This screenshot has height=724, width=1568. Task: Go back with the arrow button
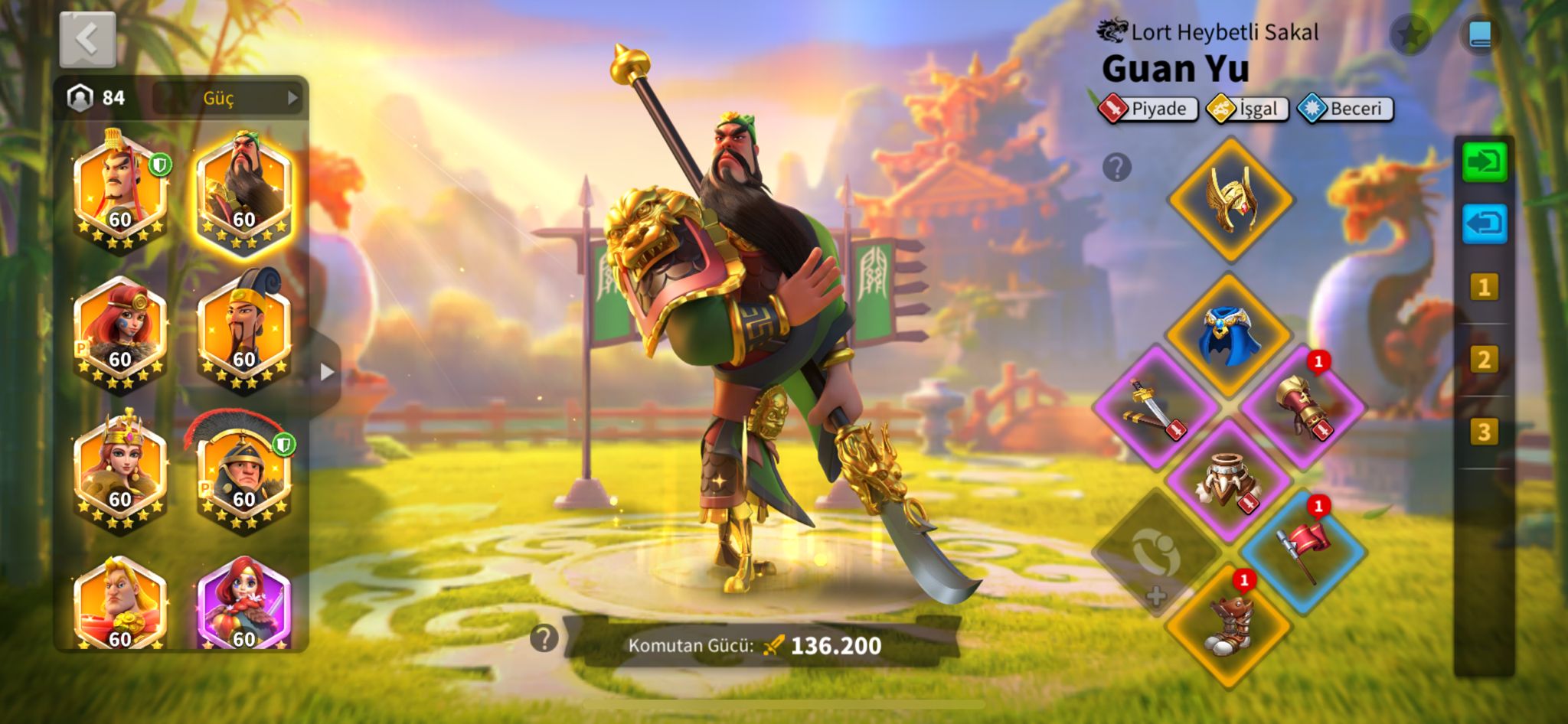pyautogui.click(x=87, y=39)
